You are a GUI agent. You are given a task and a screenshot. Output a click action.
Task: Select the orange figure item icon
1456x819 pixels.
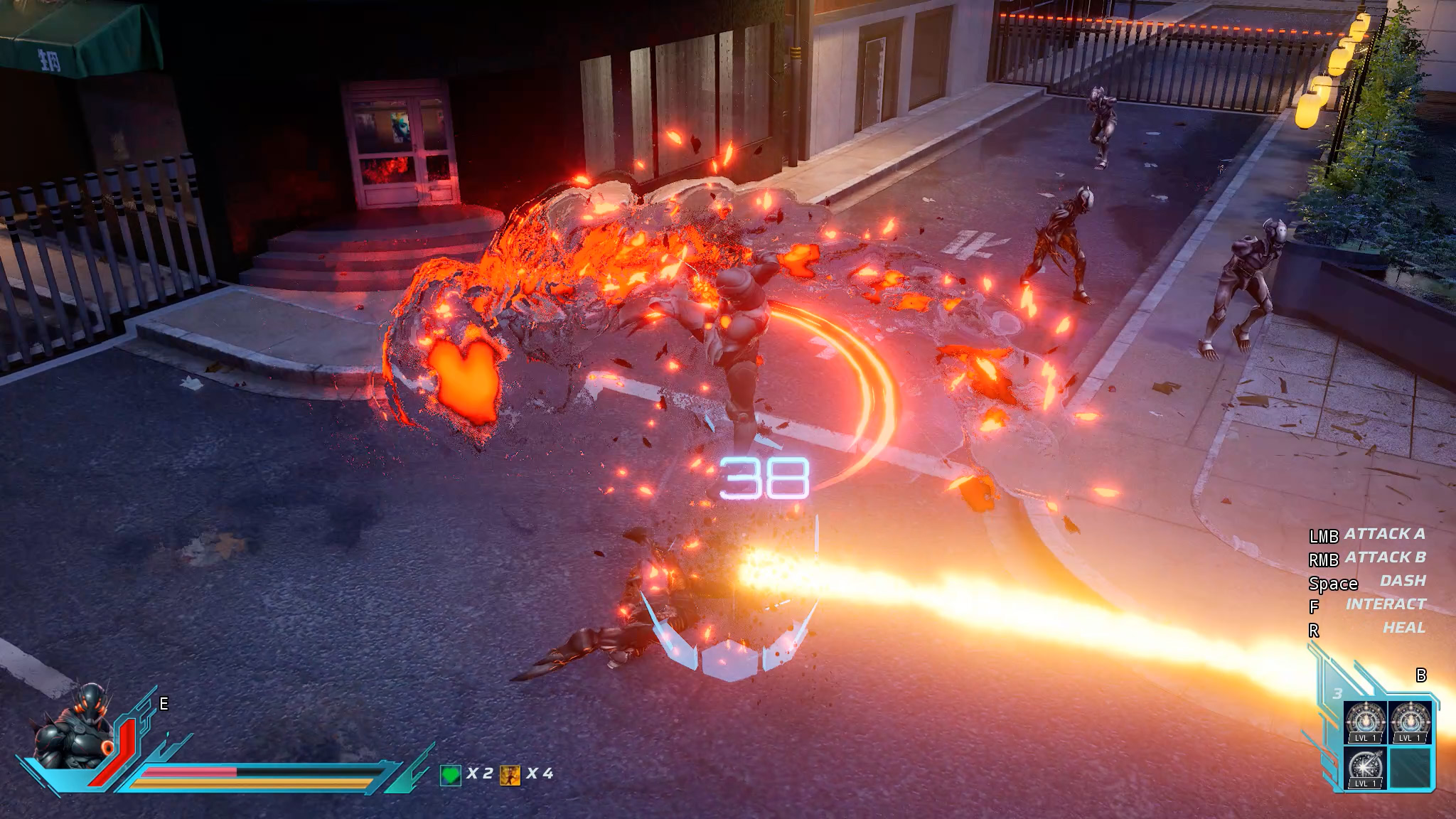(x=510, y=775)
